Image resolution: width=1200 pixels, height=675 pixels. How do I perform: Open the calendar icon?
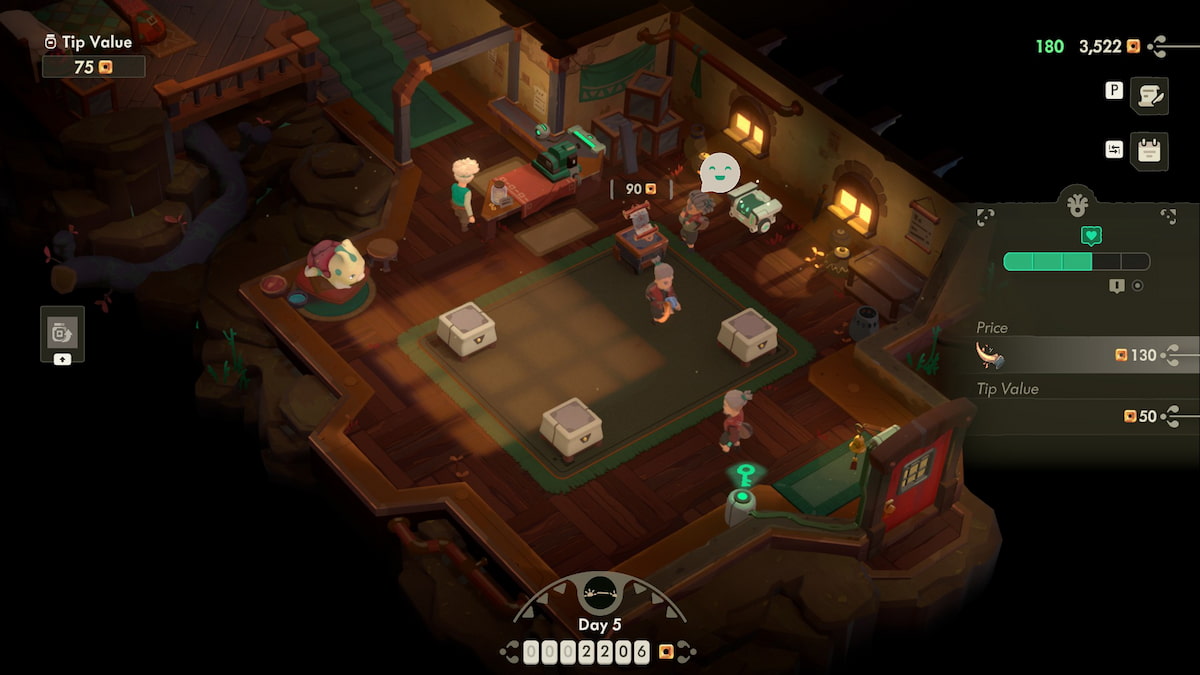pos(1149,151)
